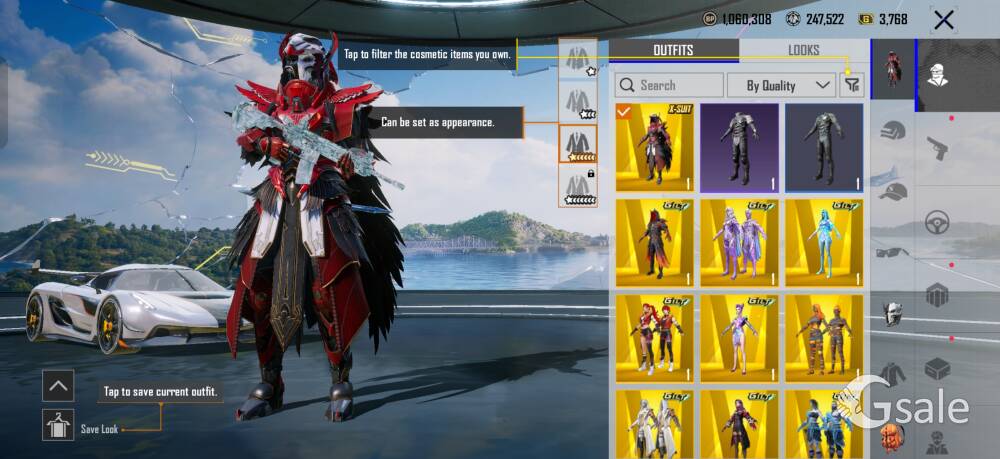The height and width of the screenshot is (459, 1000).
Task: Switch to the Looks tab
Action: (x=803, y=50)
